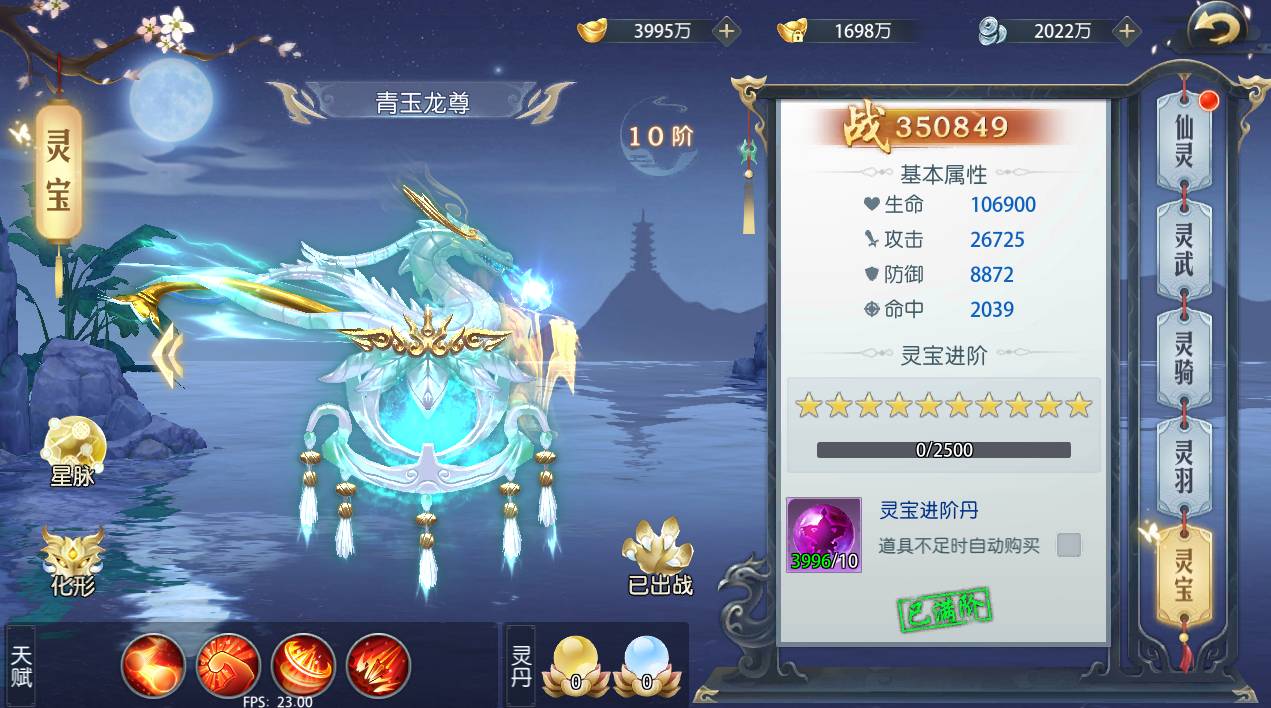
Task: Choose the 灵宝 tab on the right
Action: [1184, 575]
